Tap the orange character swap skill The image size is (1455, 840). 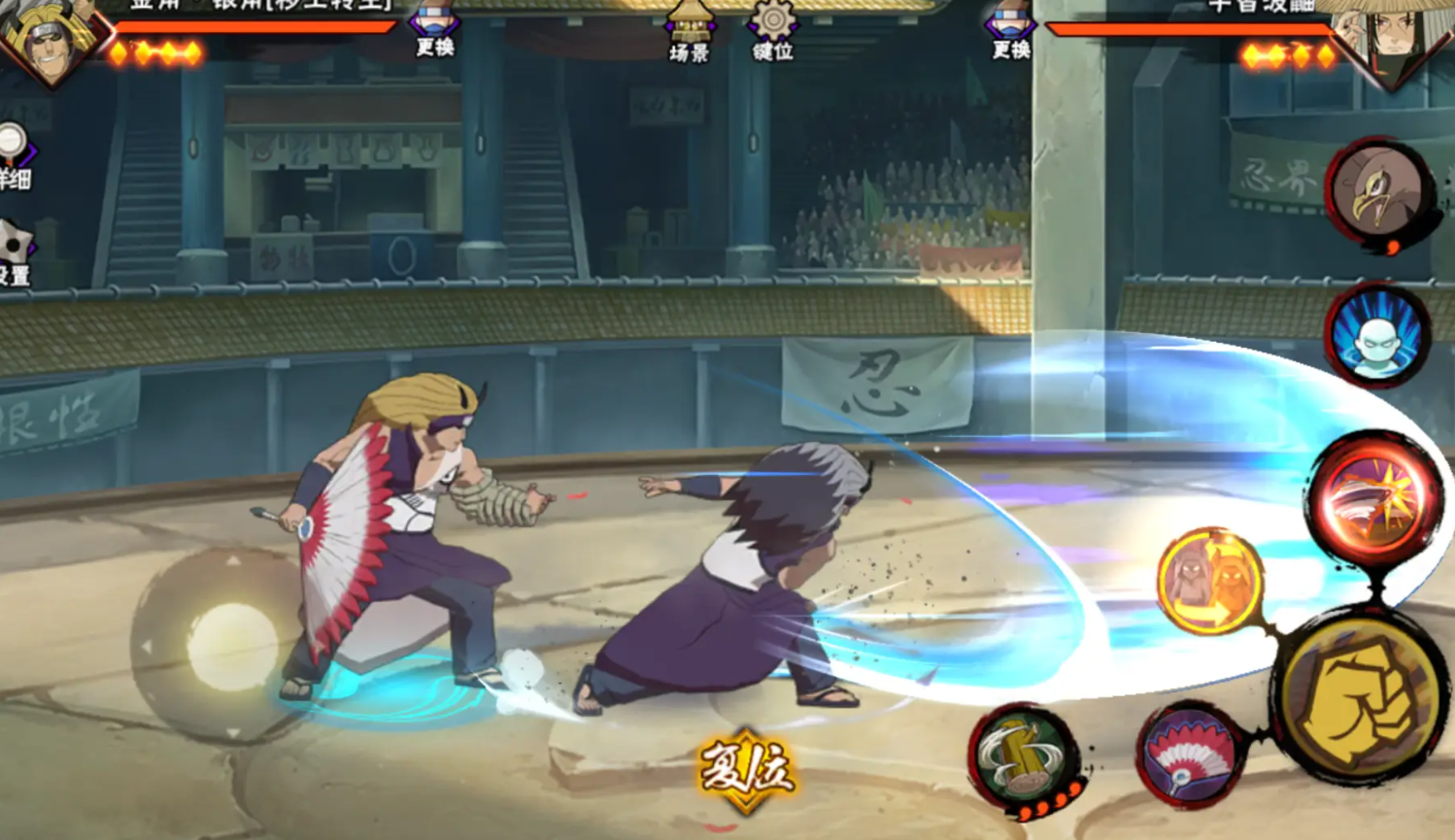(x=1210, y=581)
